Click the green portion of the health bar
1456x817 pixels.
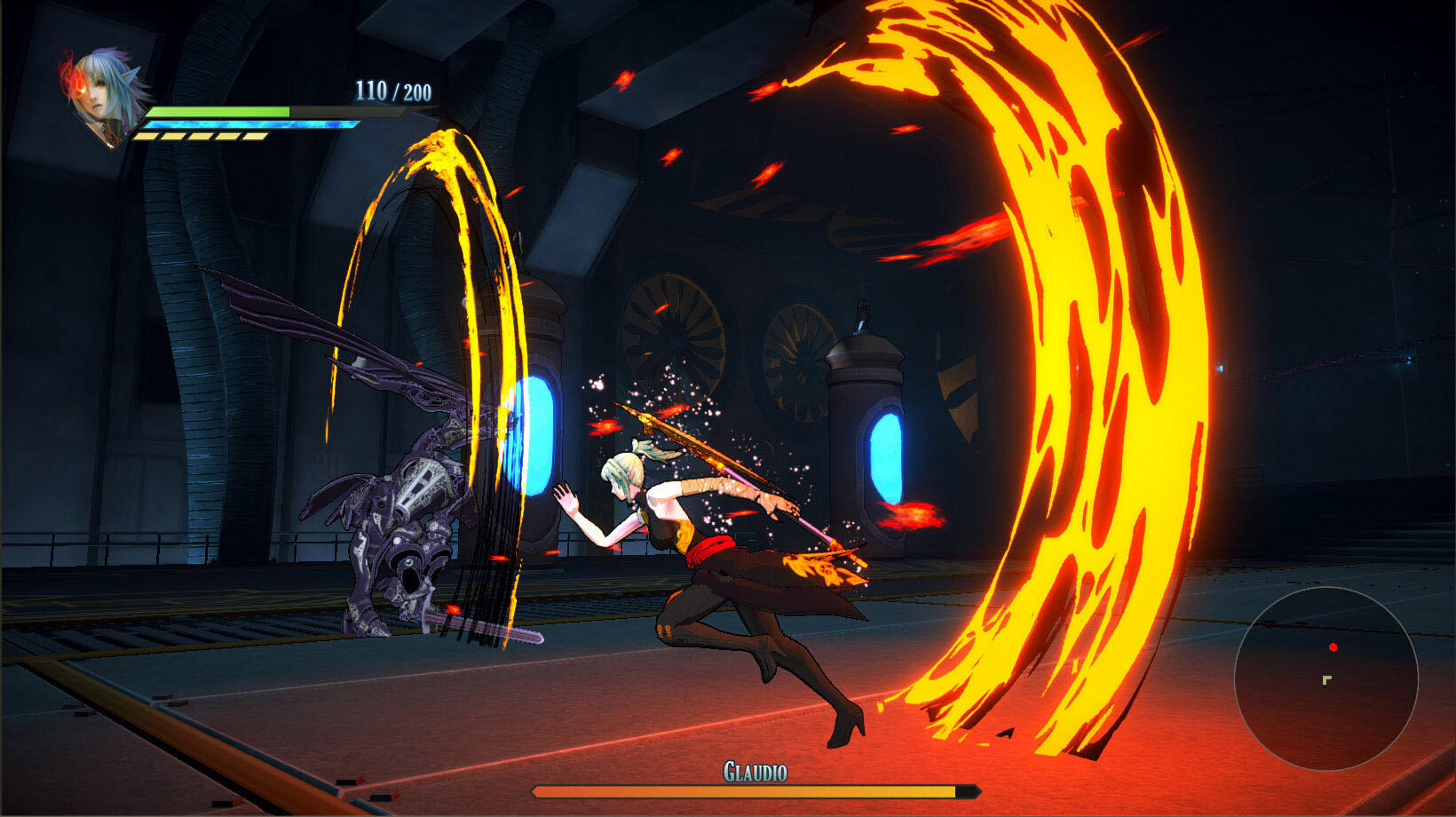coord(218,111)
